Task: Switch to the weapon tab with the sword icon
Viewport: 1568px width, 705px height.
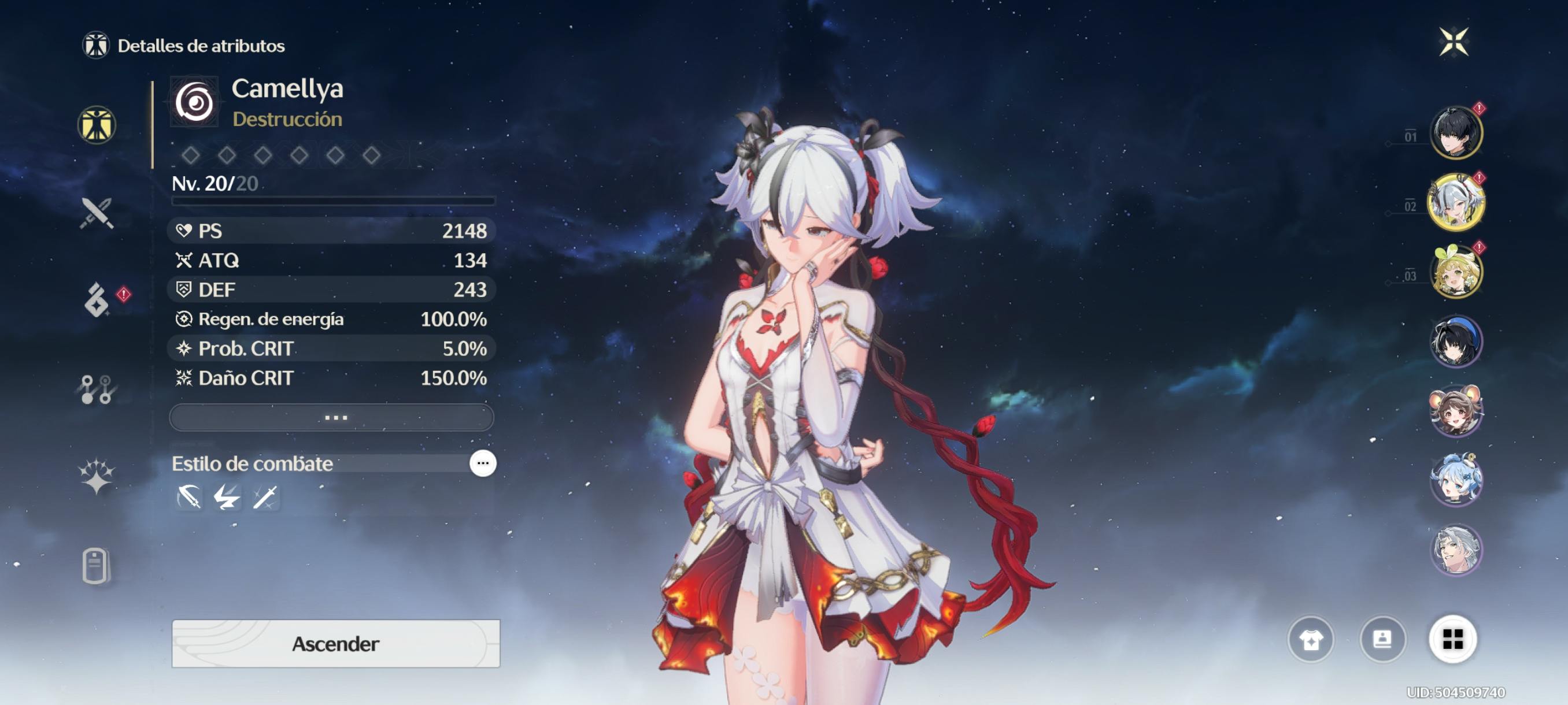Action: (97, 213)
